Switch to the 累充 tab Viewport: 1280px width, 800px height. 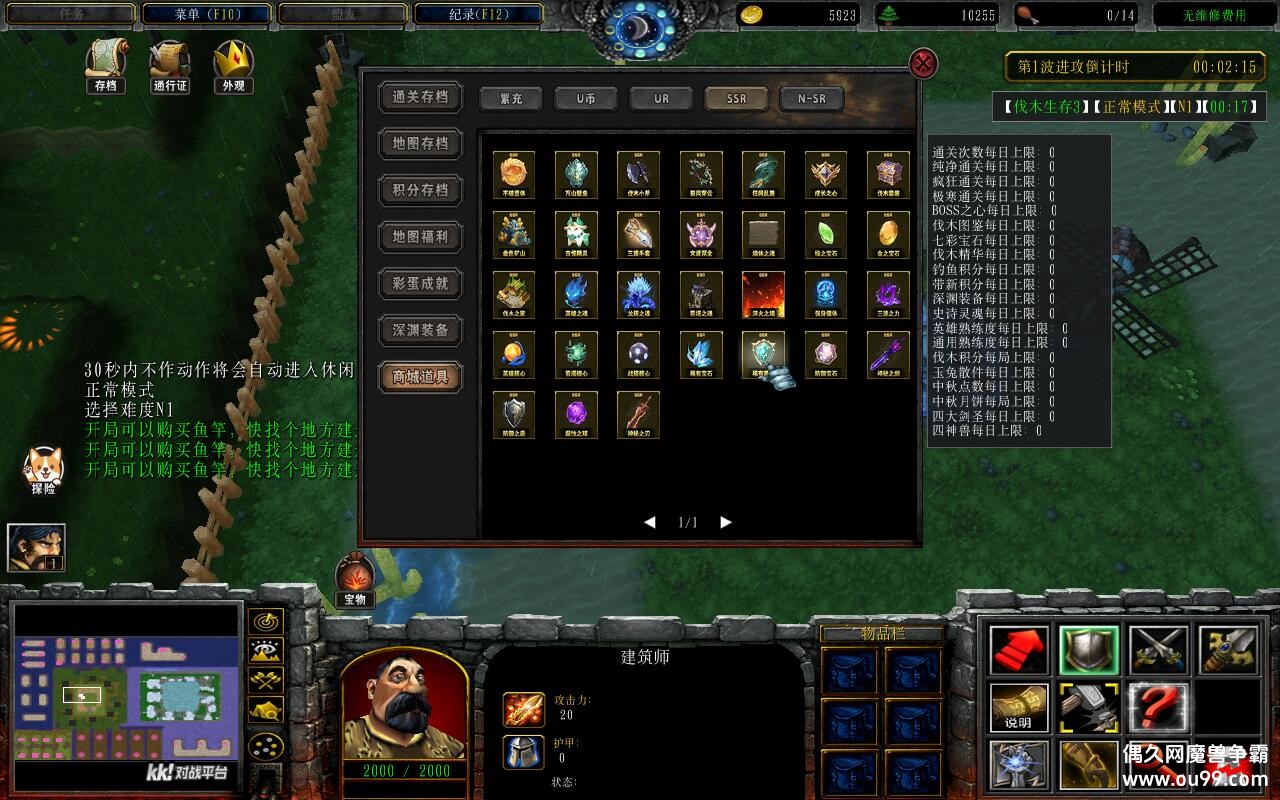[x=511, y=99]
